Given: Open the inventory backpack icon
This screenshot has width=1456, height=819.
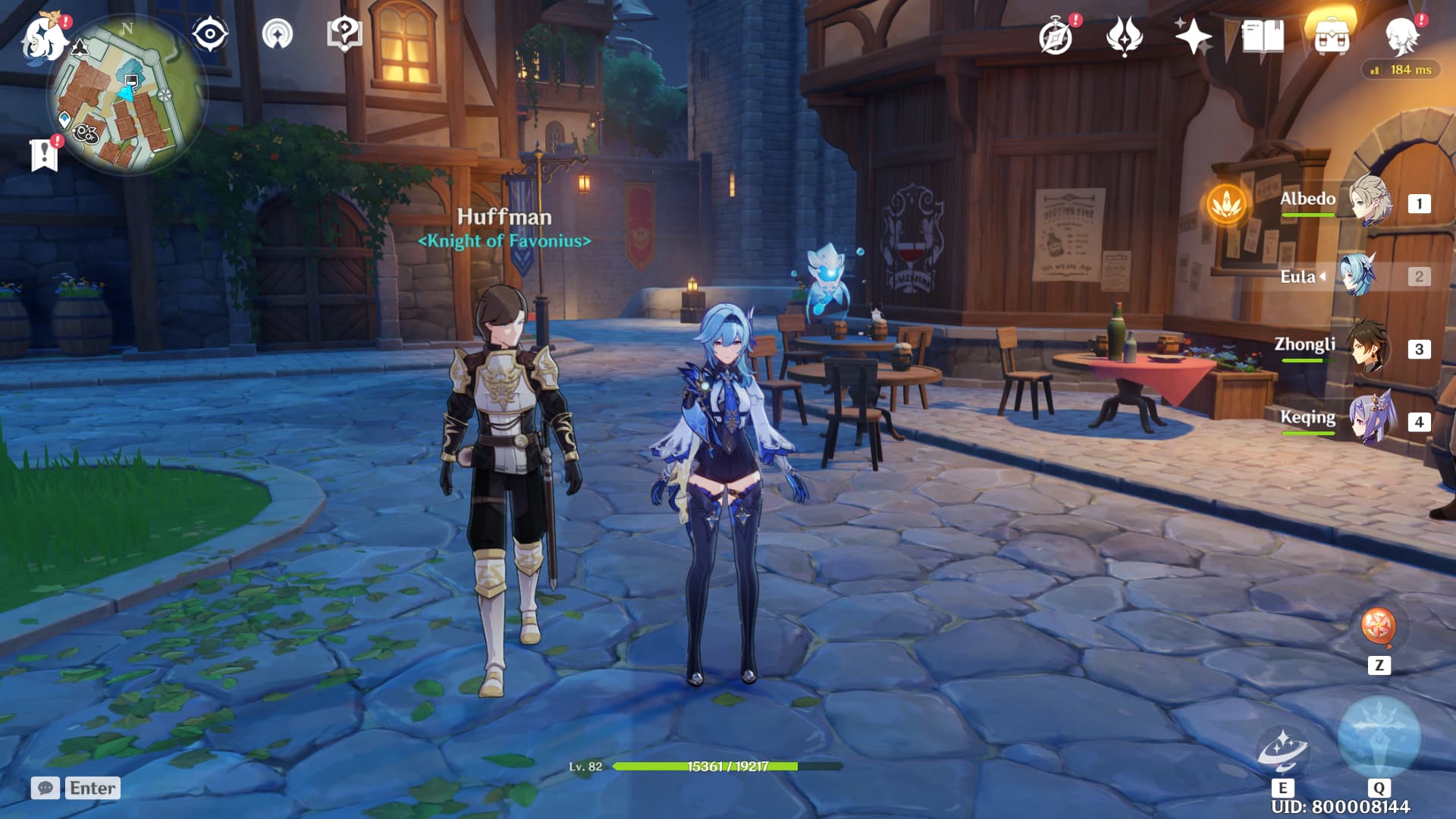Looking at the screenshot, I should click(1332, 36).
